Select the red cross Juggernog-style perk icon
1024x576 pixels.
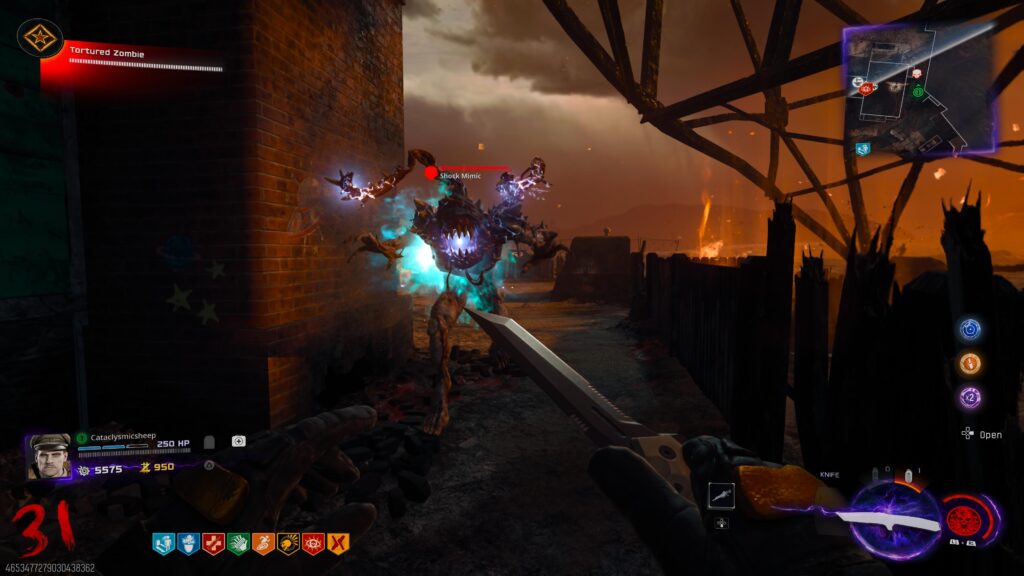pyautogui.click(x=213, y=543)
